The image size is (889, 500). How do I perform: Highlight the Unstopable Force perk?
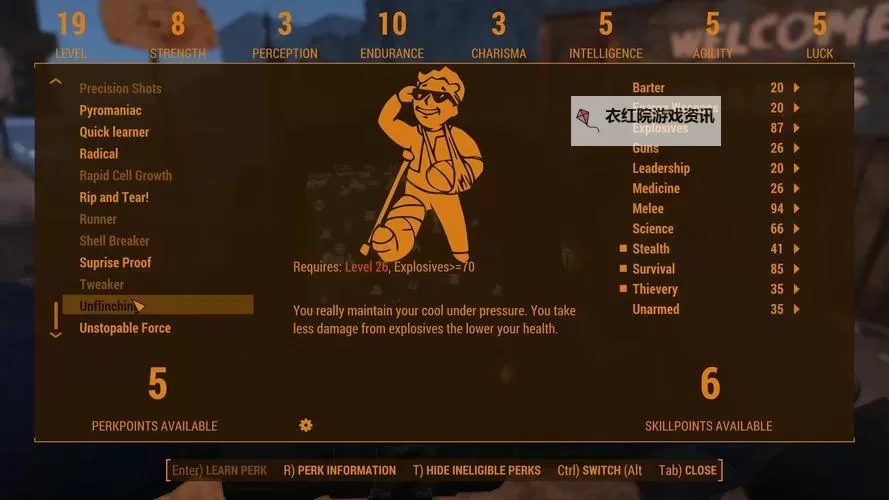point(125,328)
